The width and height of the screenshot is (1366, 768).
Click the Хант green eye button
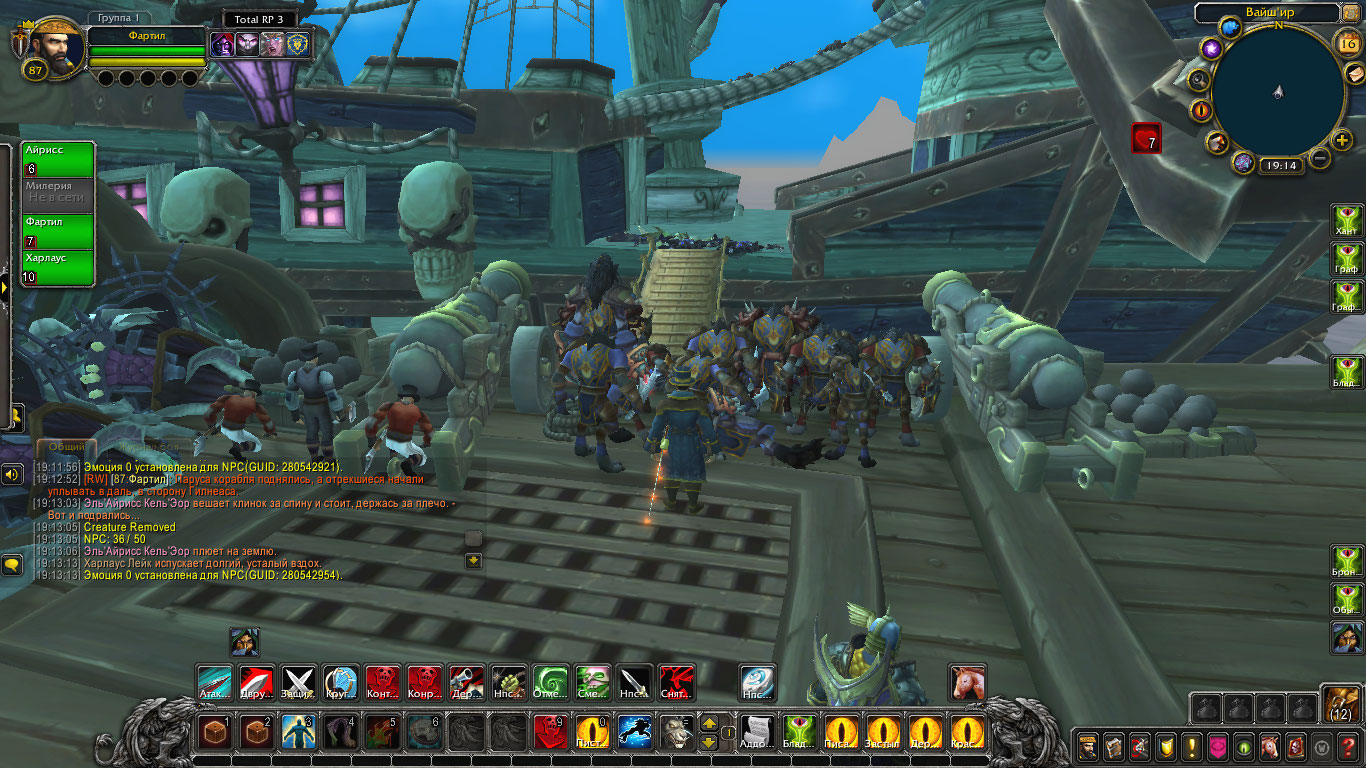[x=1347, y=221]
